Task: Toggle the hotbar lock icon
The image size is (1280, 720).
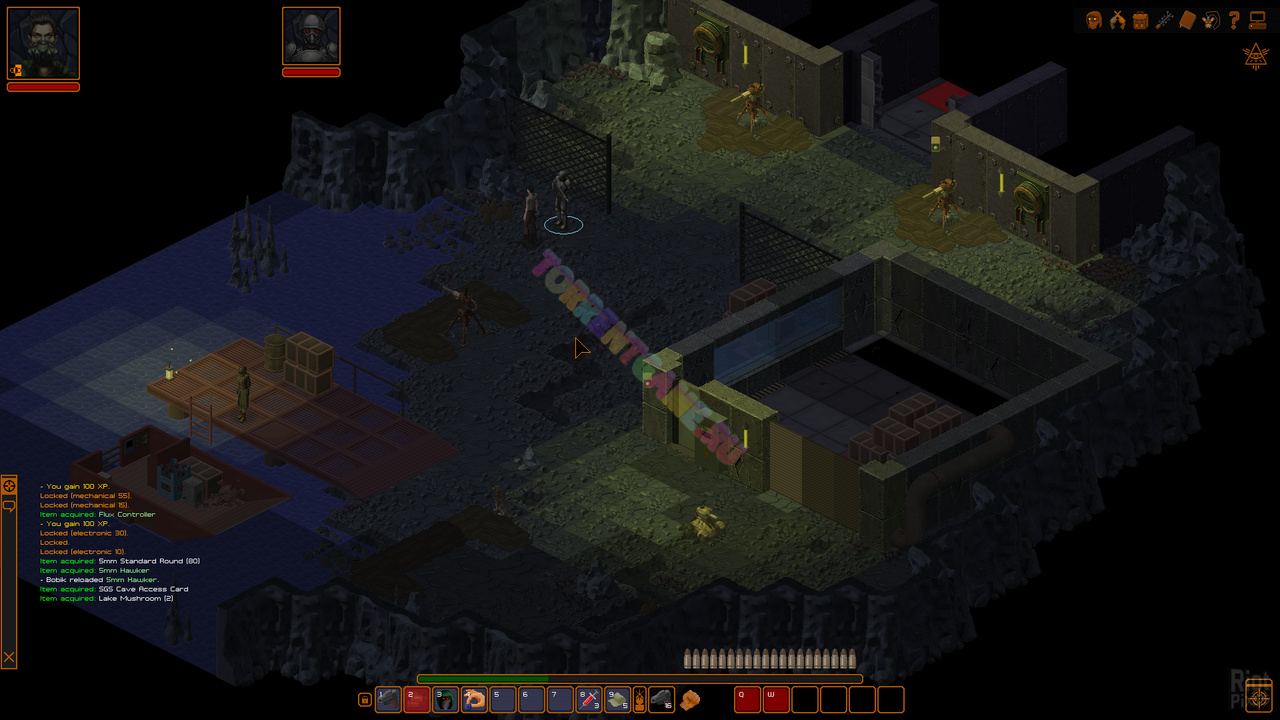Action: pyautogui.click(x=365, y=700)
